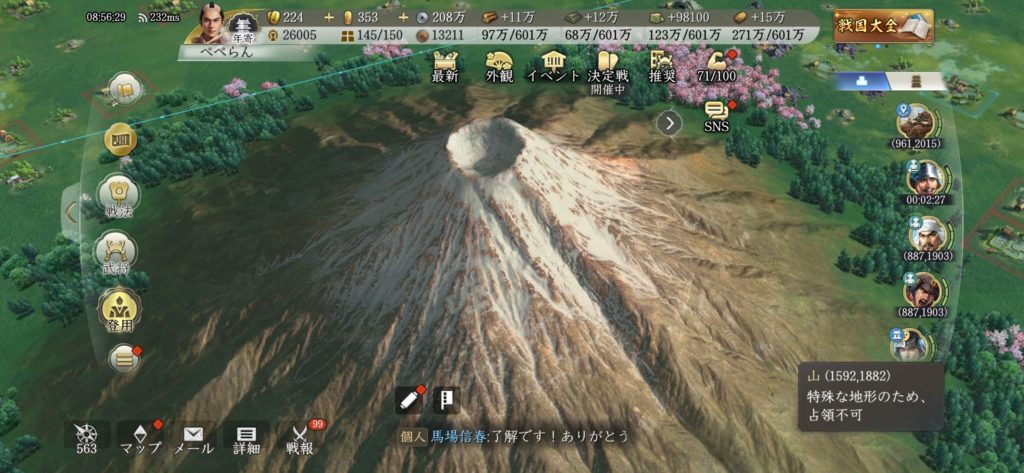
Task: Open the 外観 appearance menu
Action: (x=499, y=64)
